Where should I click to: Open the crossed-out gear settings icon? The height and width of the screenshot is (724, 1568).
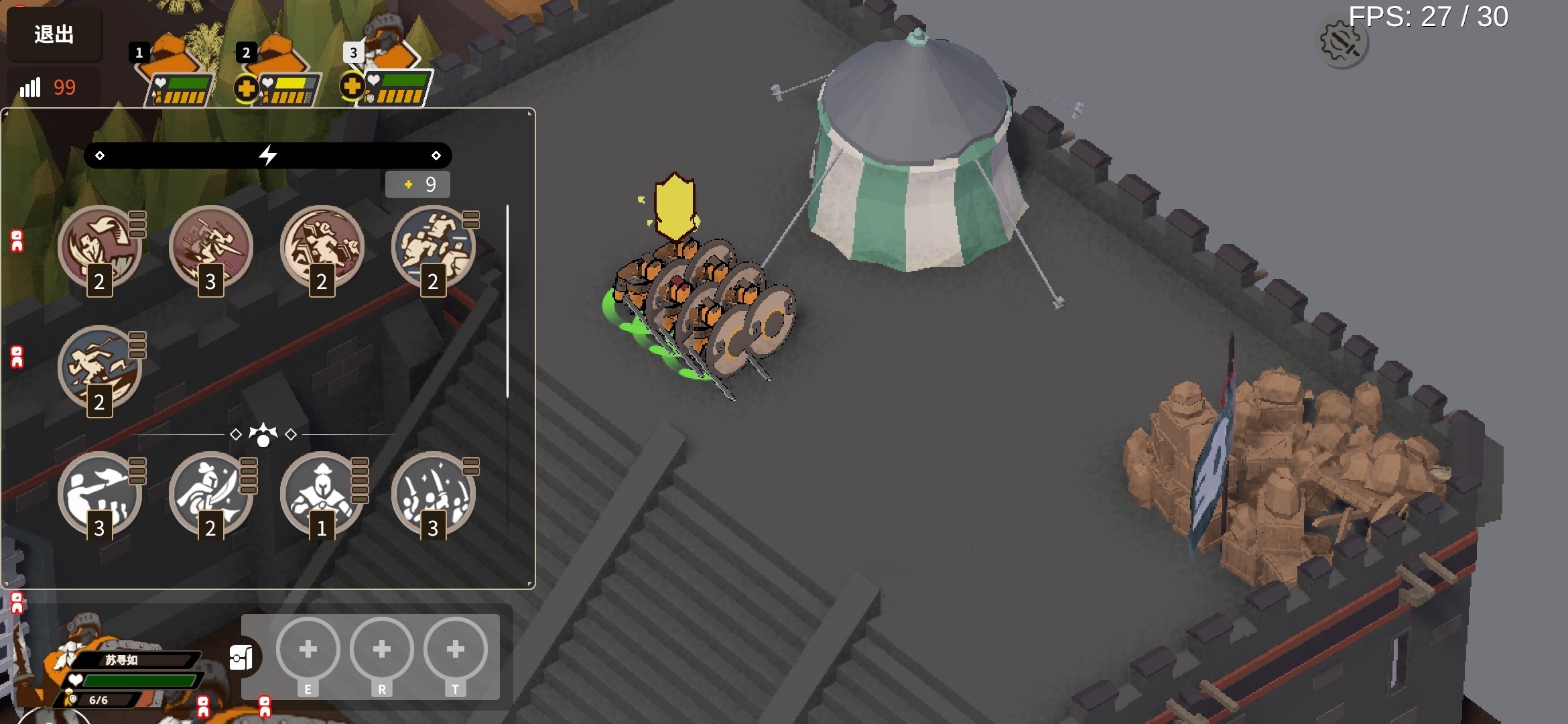1342,43
